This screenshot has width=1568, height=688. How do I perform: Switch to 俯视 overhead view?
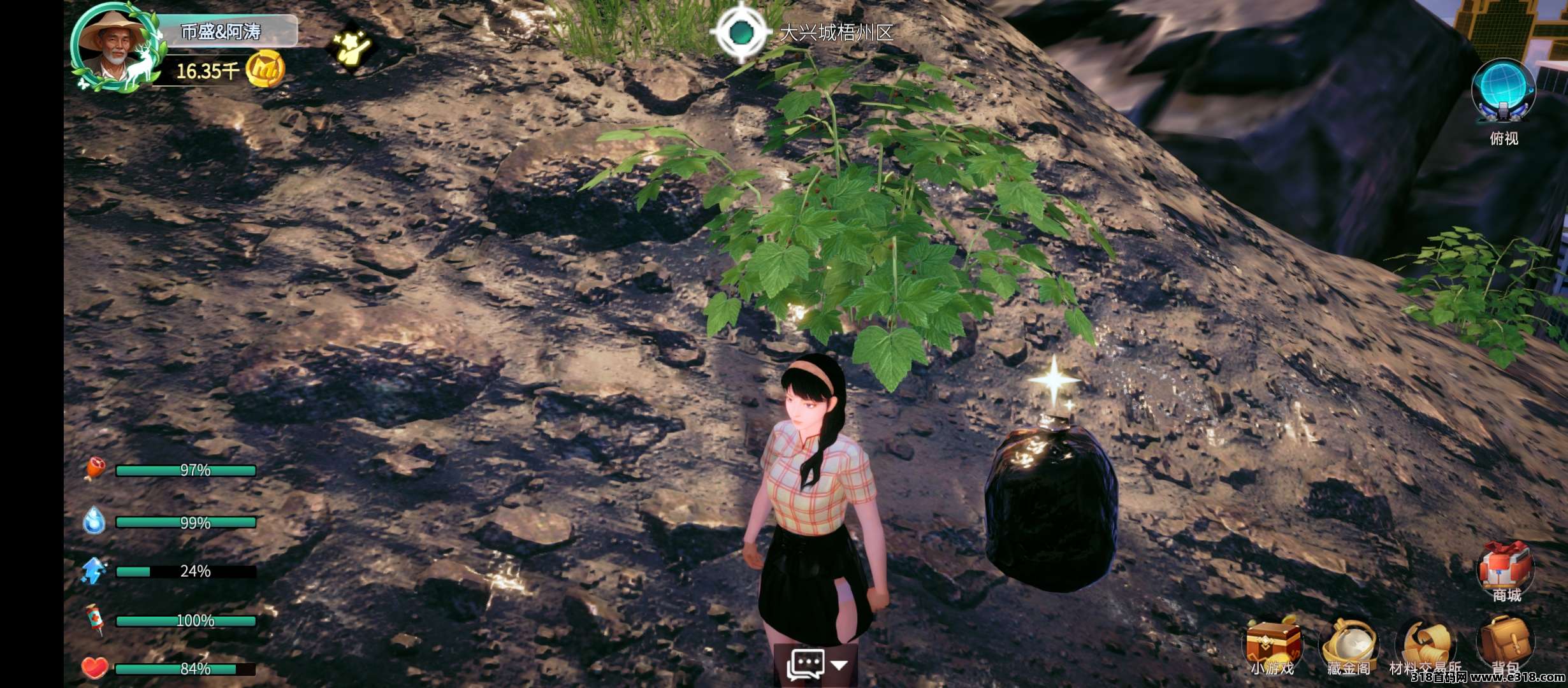click(x=1503, y=94)
